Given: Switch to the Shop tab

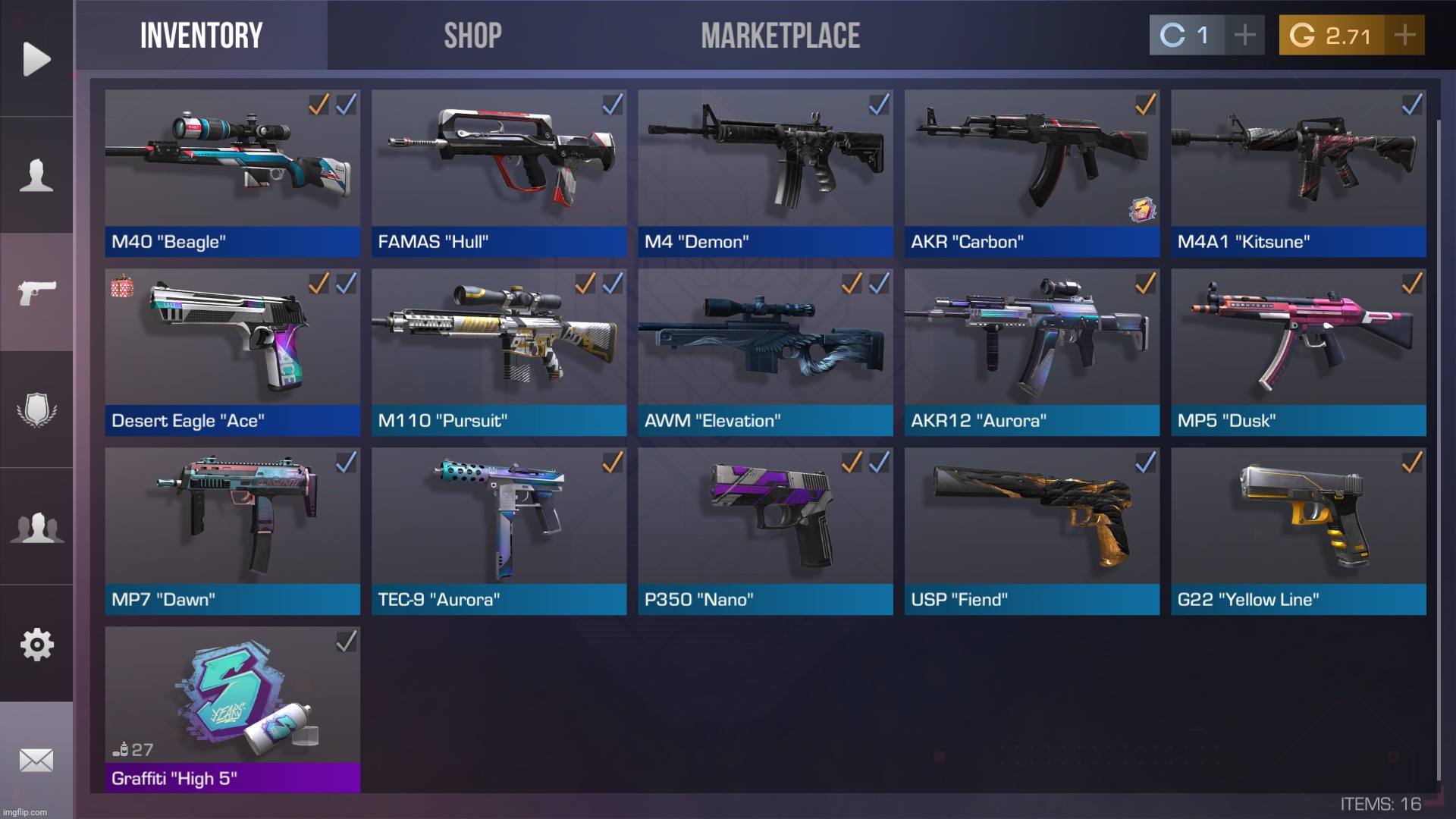Looking at the screenshot, I should pos(472,36).
